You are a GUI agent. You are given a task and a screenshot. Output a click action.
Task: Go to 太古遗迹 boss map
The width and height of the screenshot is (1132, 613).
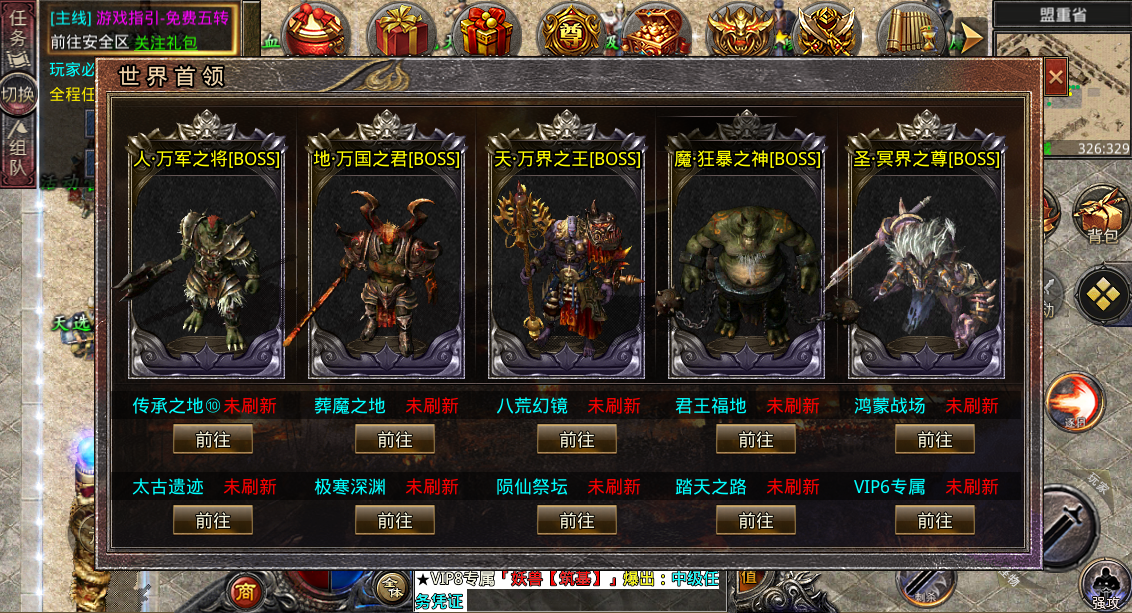coord(213,520)
